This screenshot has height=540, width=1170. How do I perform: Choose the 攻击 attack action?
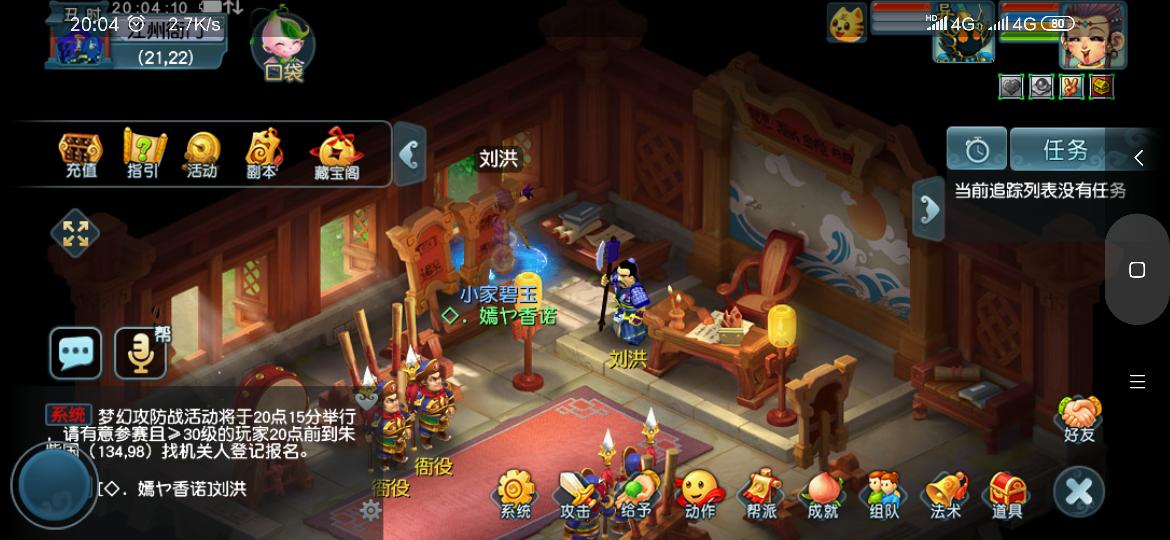tap(575, 494)
